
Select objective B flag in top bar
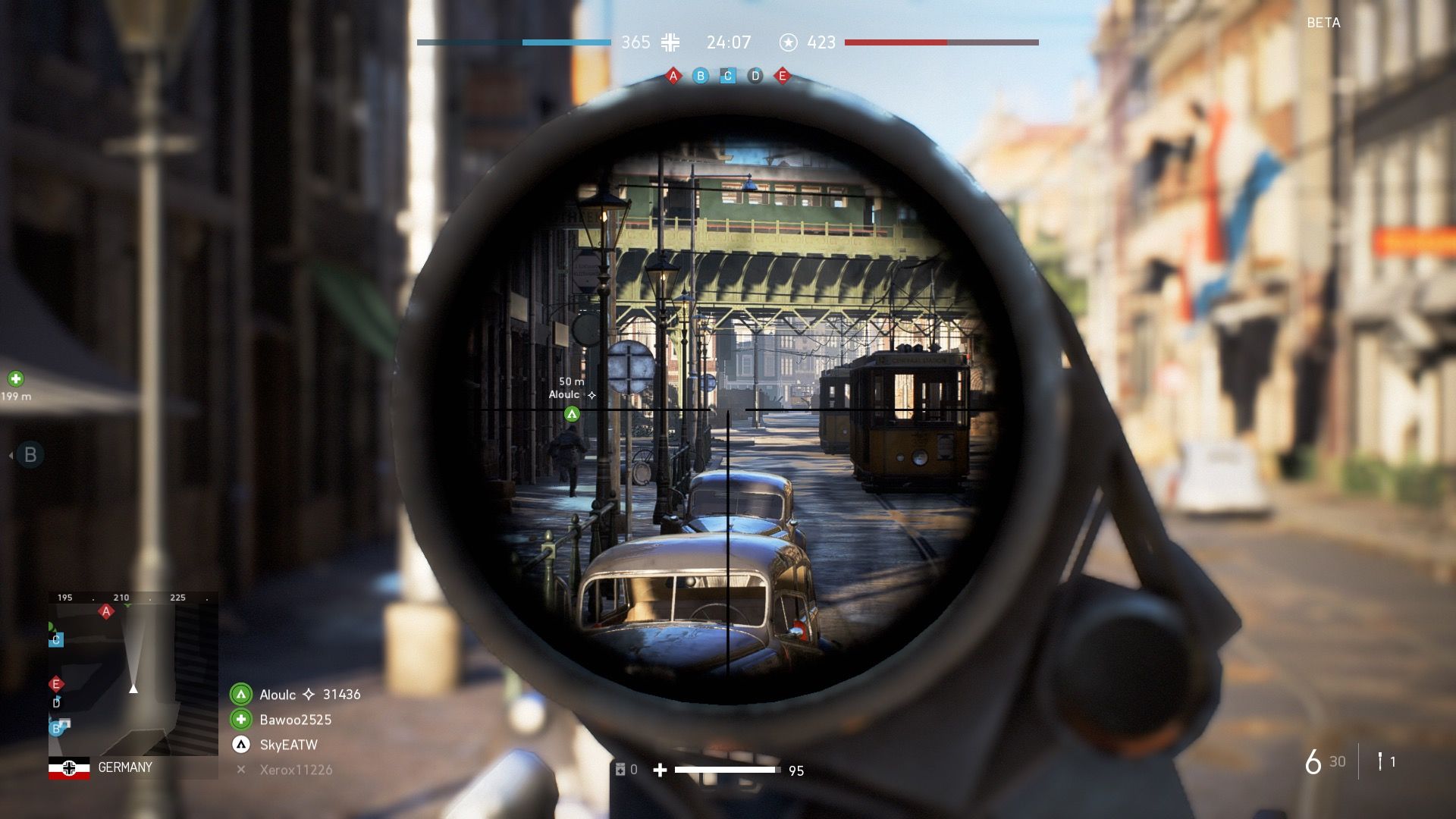pyautogui.click(x=700, y=76)
